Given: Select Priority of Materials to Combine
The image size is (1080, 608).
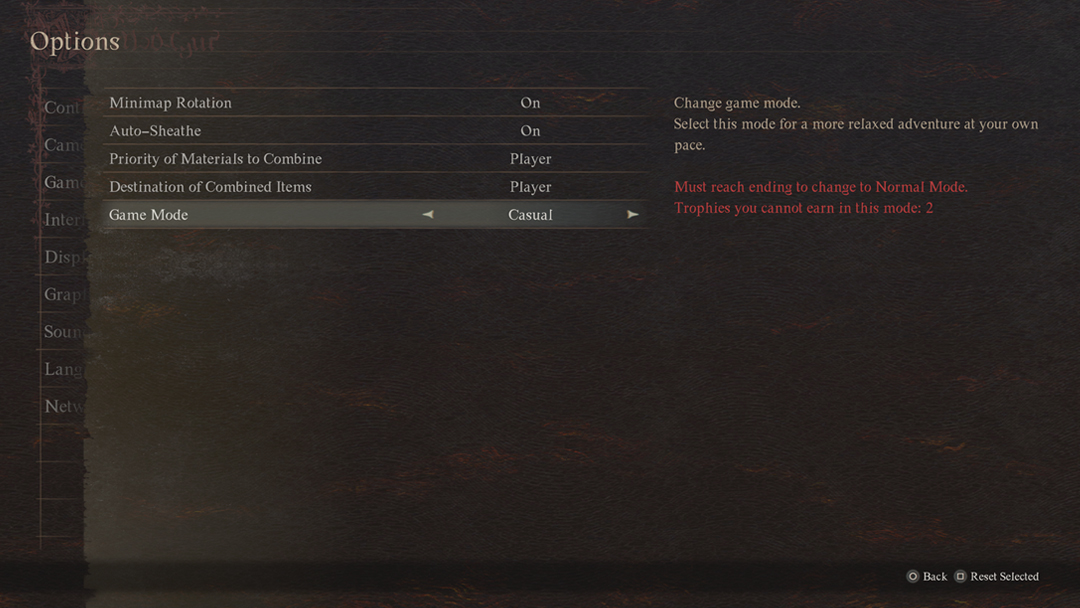Looking at the screenshot, I should [216, 159].
